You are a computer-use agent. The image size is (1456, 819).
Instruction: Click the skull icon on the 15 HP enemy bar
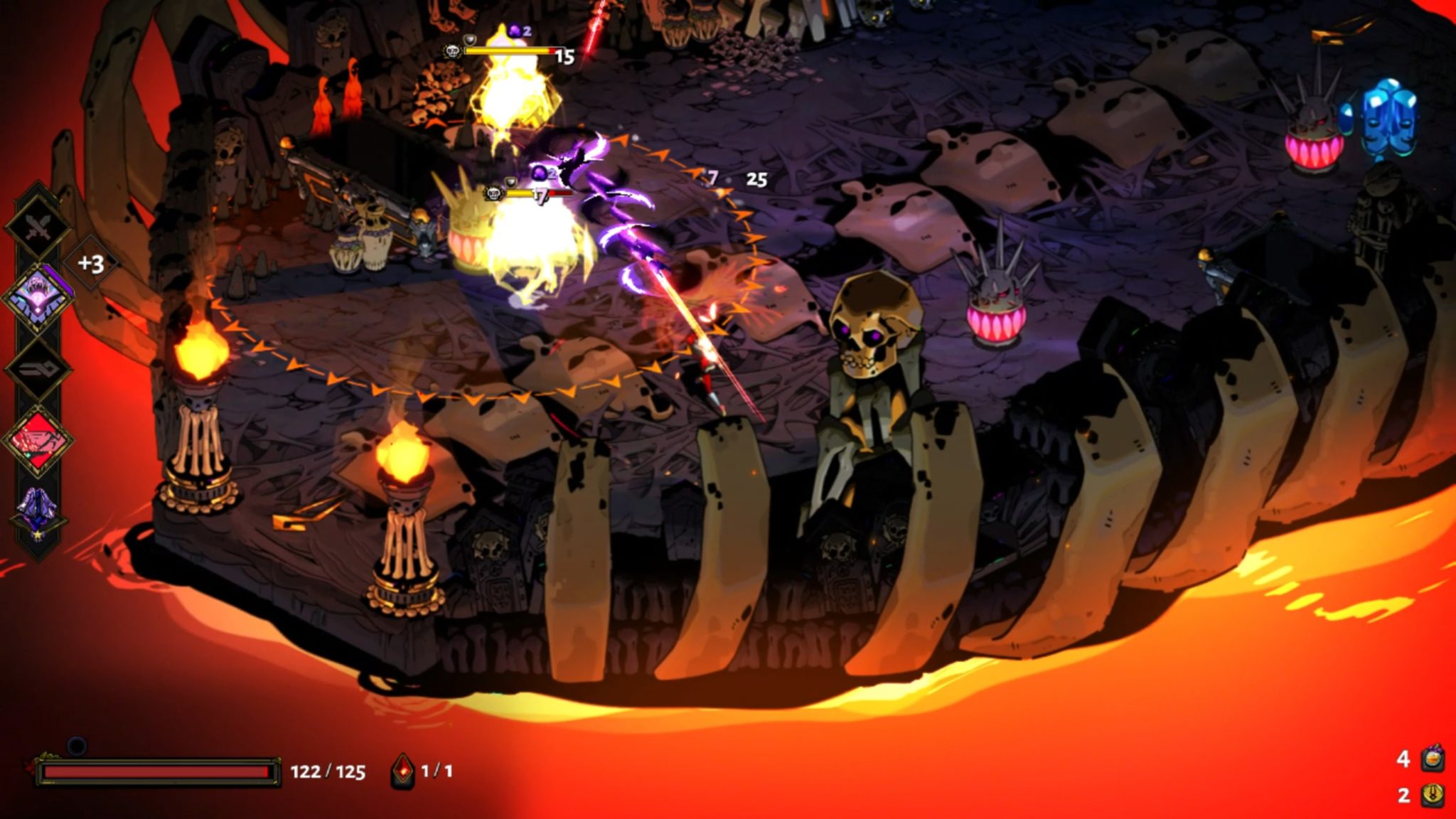pyautogui.click(x=454, y=50)
